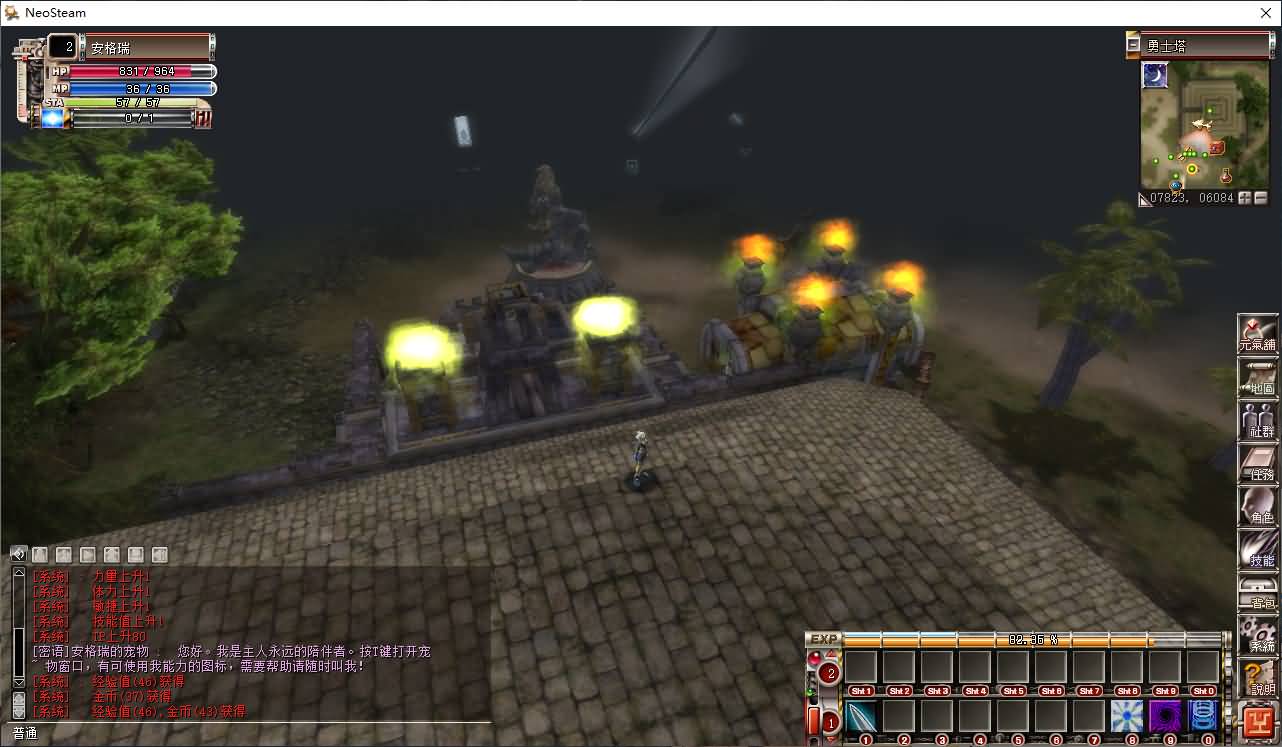Click the minimap zoom-out minus button
Viewport: 1282px width, 747px height.
pyautogui.click(x=1260, y=198)
